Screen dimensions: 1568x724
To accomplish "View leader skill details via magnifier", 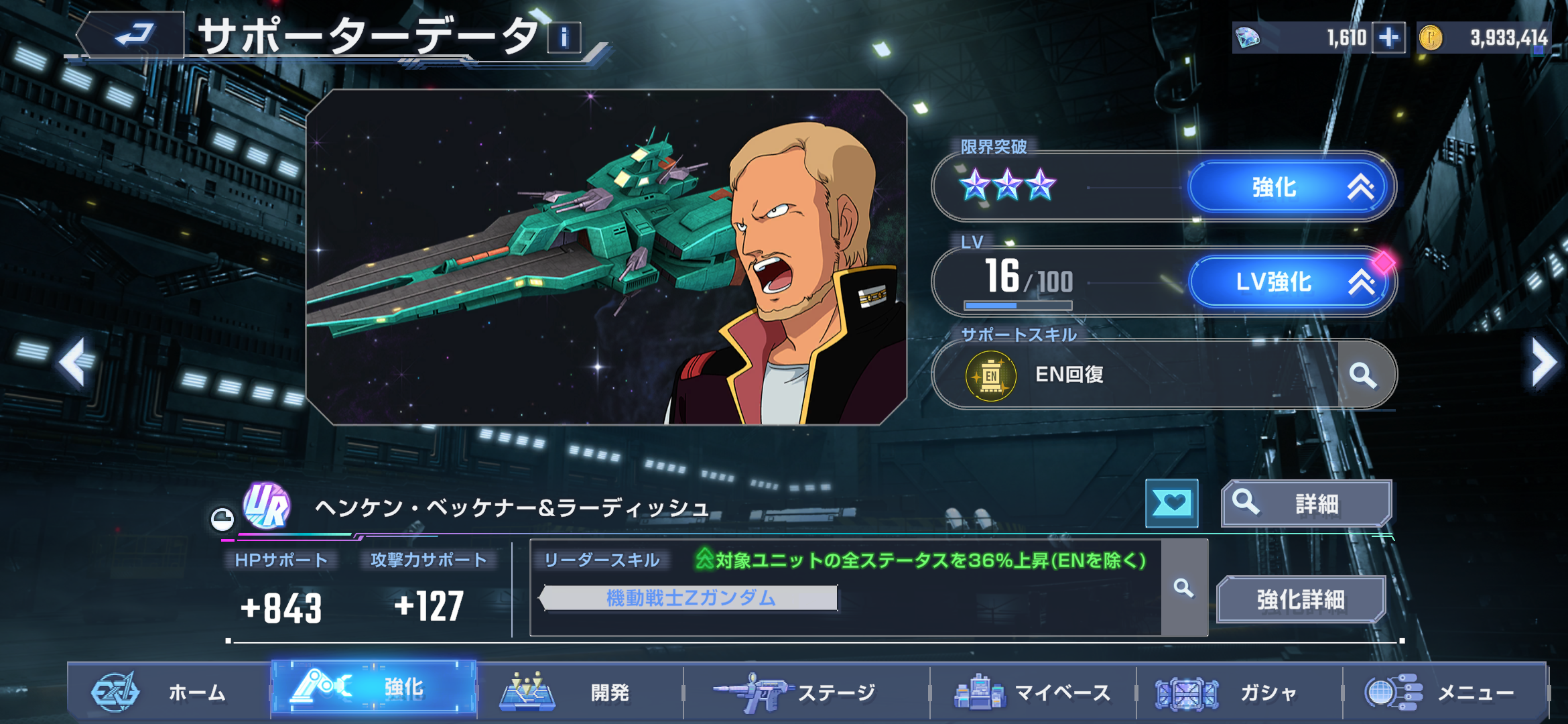I will point(1184,588).
